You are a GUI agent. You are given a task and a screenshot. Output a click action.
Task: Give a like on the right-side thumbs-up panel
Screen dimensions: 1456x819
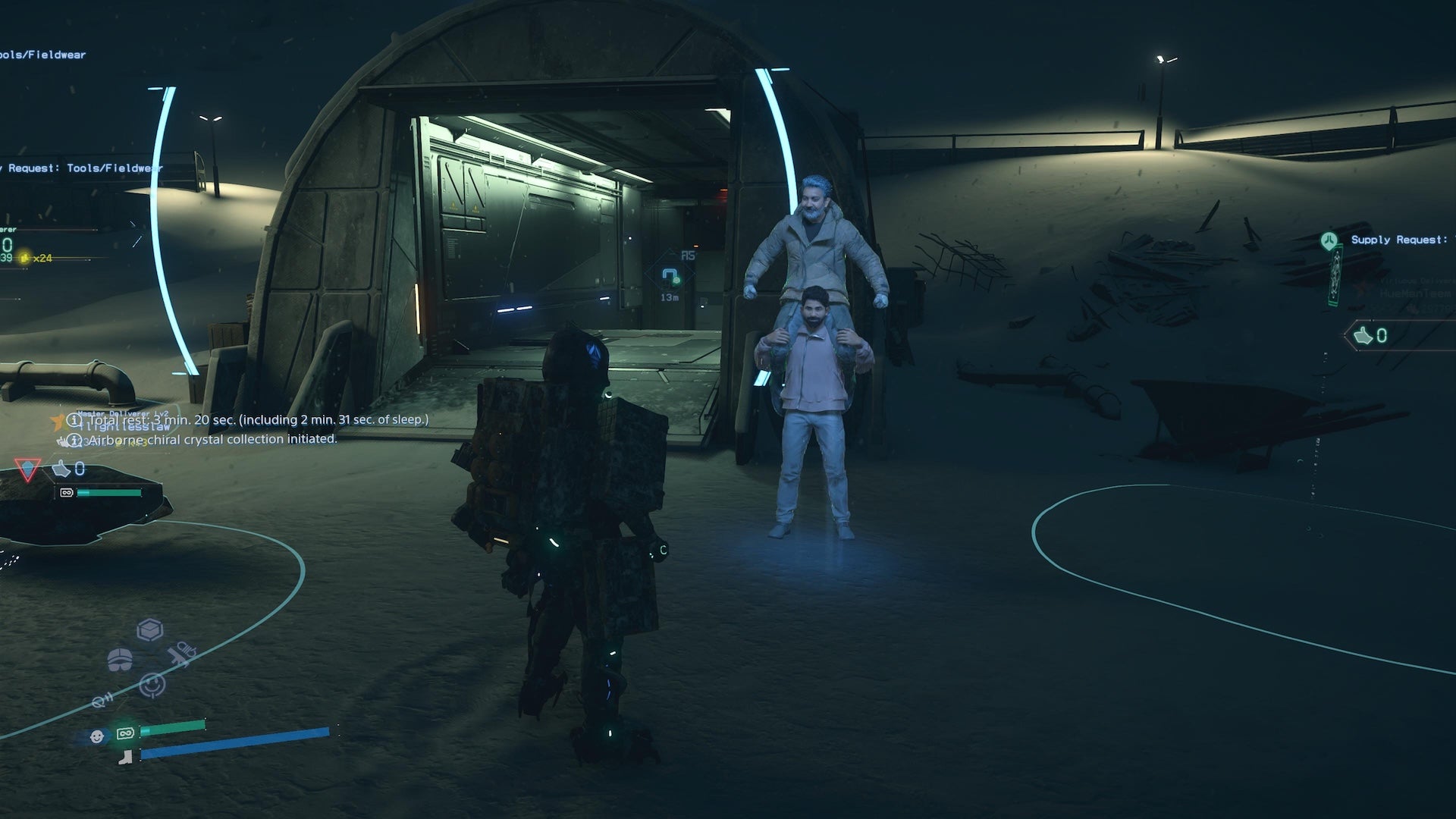1364,335
